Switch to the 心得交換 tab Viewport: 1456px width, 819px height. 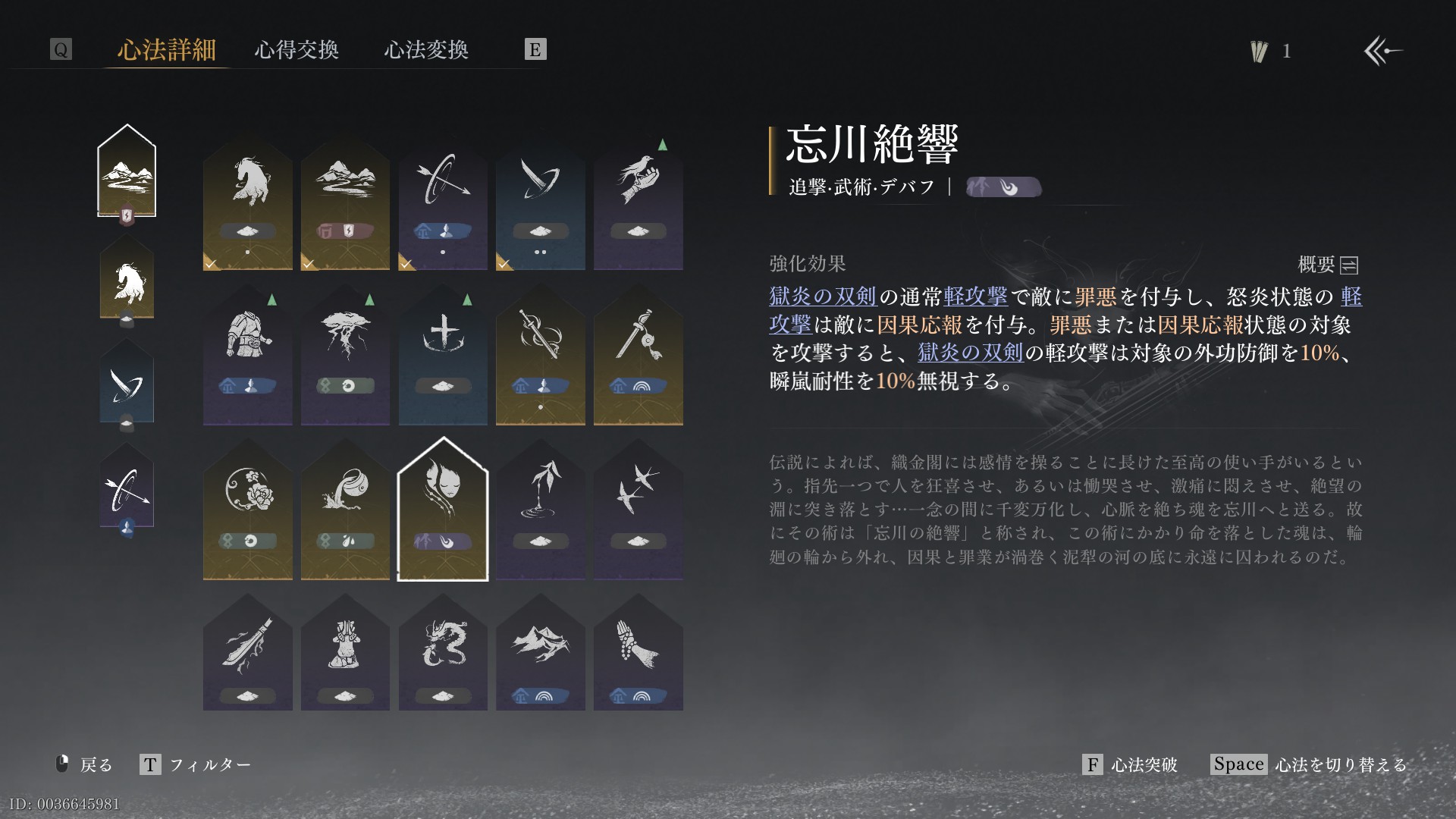coord(297,50)
